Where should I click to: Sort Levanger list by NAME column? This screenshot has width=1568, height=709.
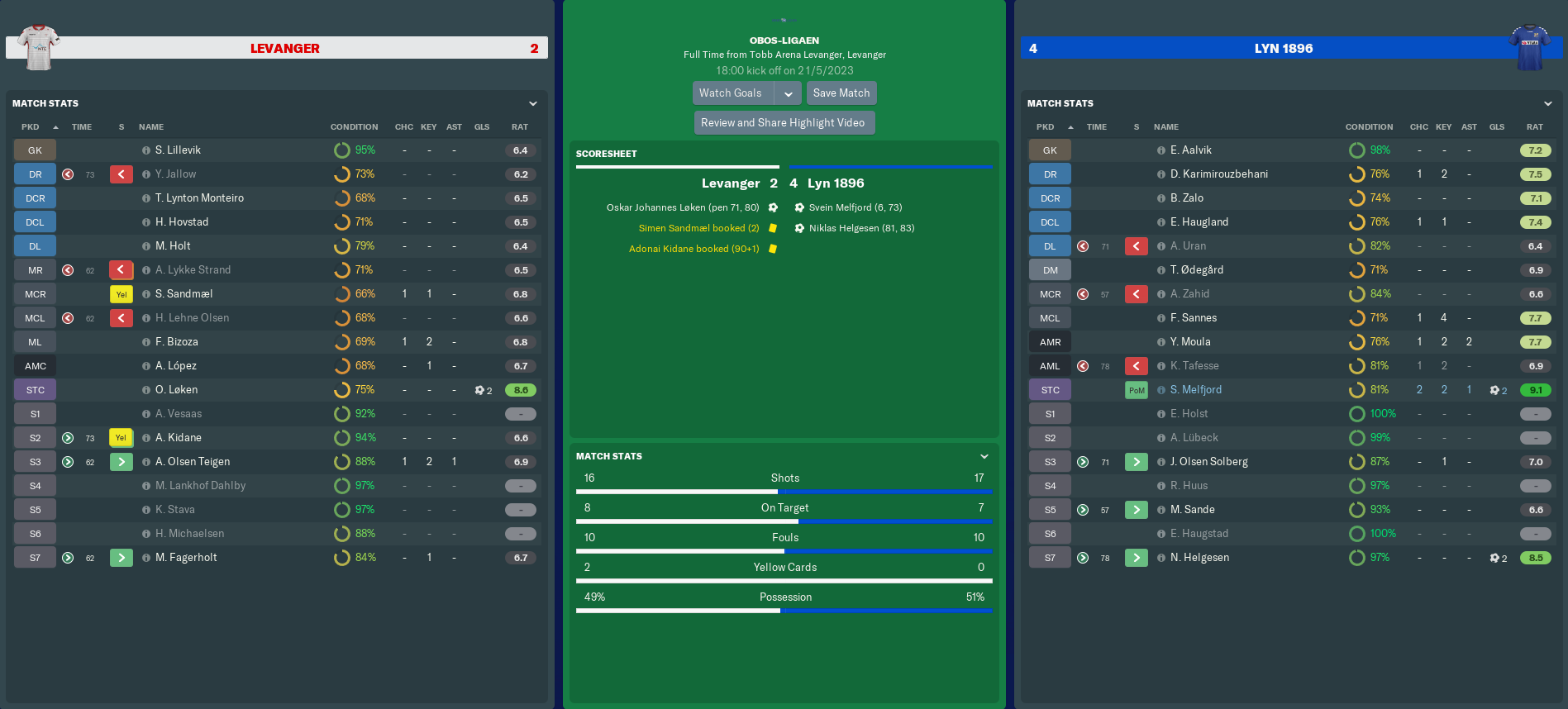click(x=151, y=127)
